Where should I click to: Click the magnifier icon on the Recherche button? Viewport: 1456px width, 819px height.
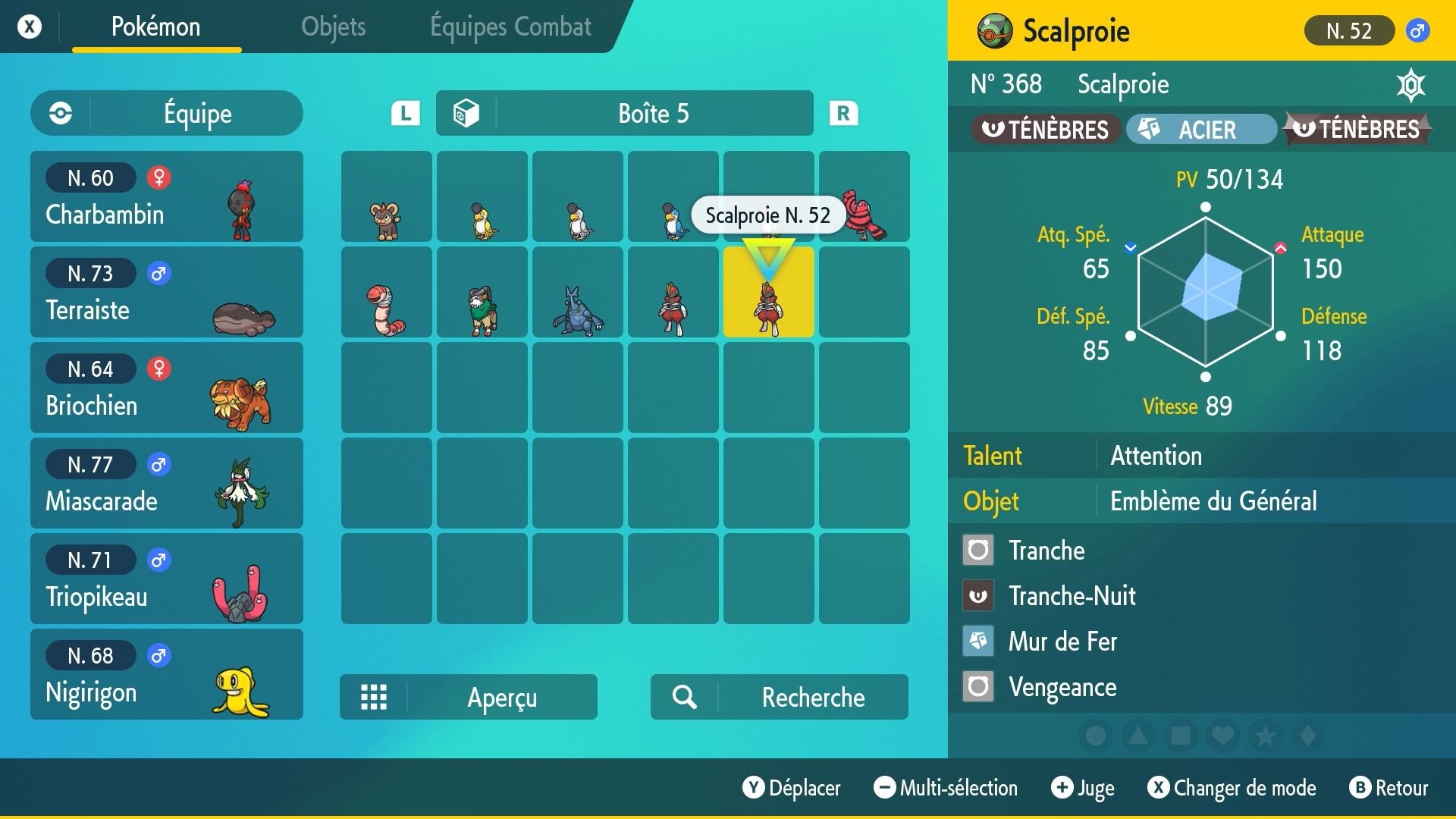tap(685, 697)
